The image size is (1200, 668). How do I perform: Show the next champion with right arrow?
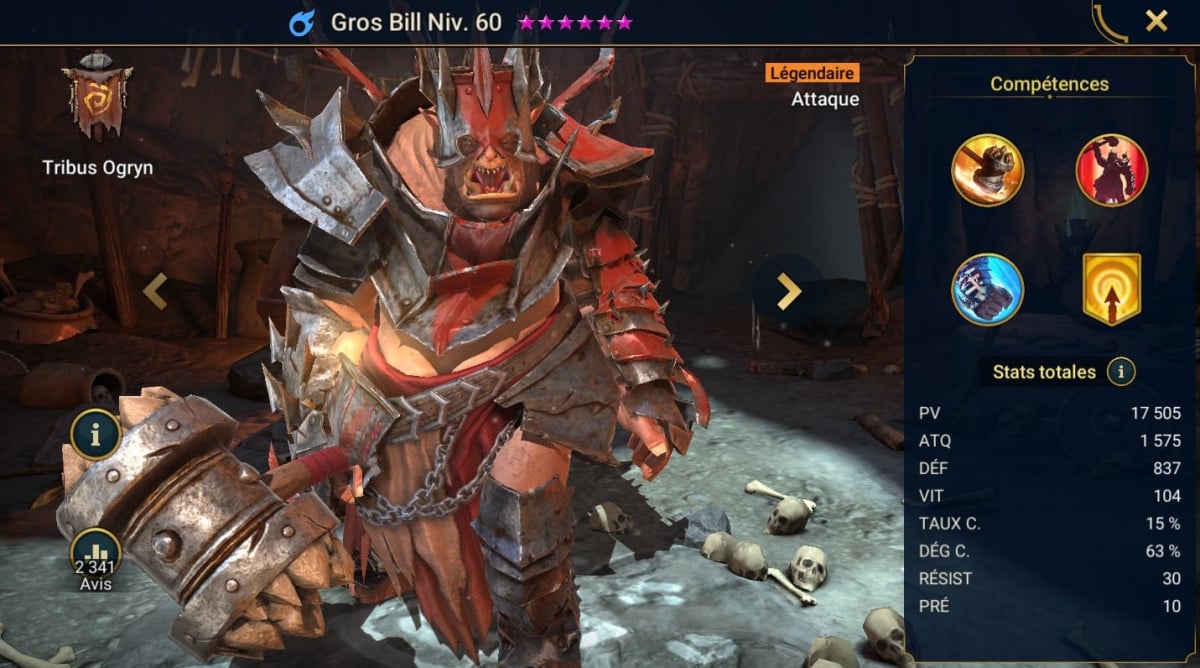[789, 291]
